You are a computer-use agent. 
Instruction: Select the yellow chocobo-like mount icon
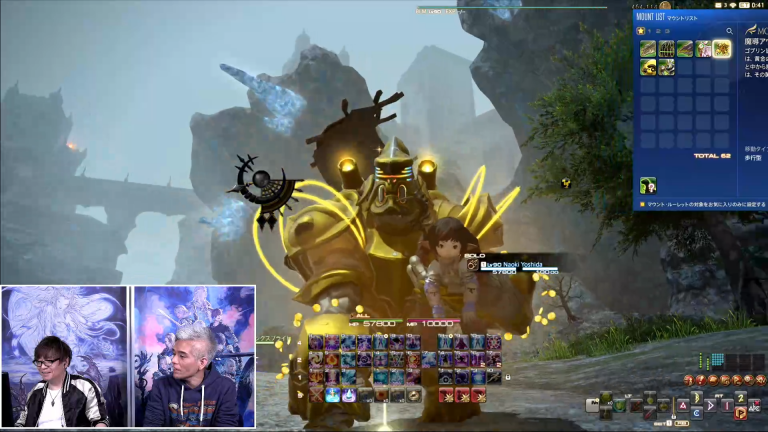pyautogui.click(x=647, y=67)
